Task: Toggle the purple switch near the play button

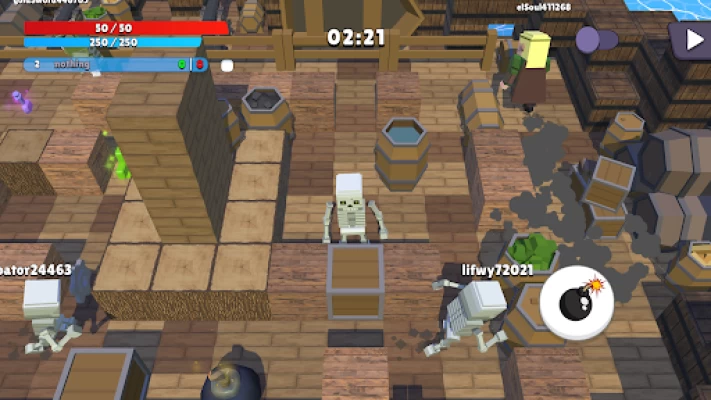Action: tap(597, 40)
